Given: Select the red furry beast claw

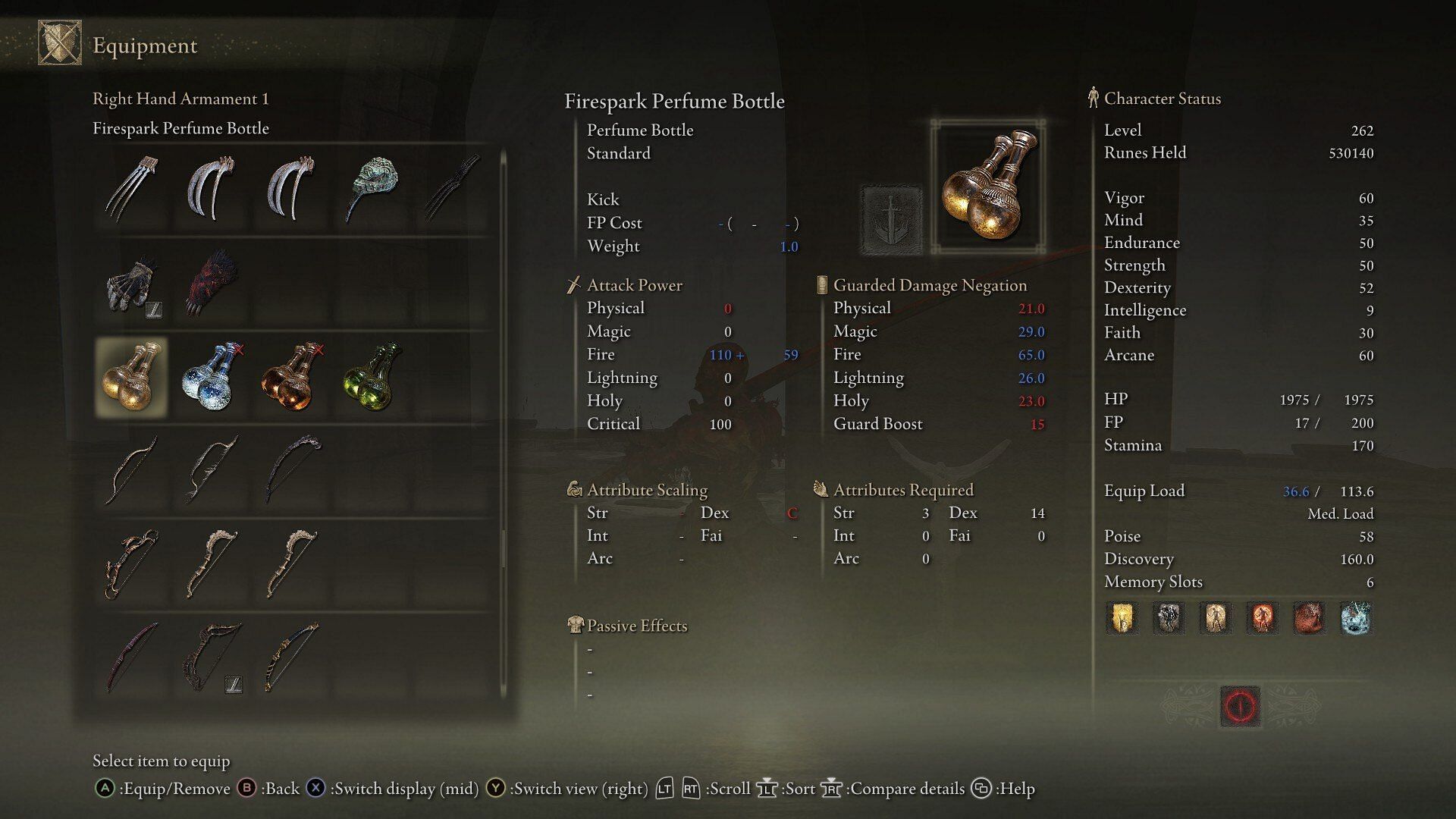Looking at the screenshot, I should pos(212,284).
